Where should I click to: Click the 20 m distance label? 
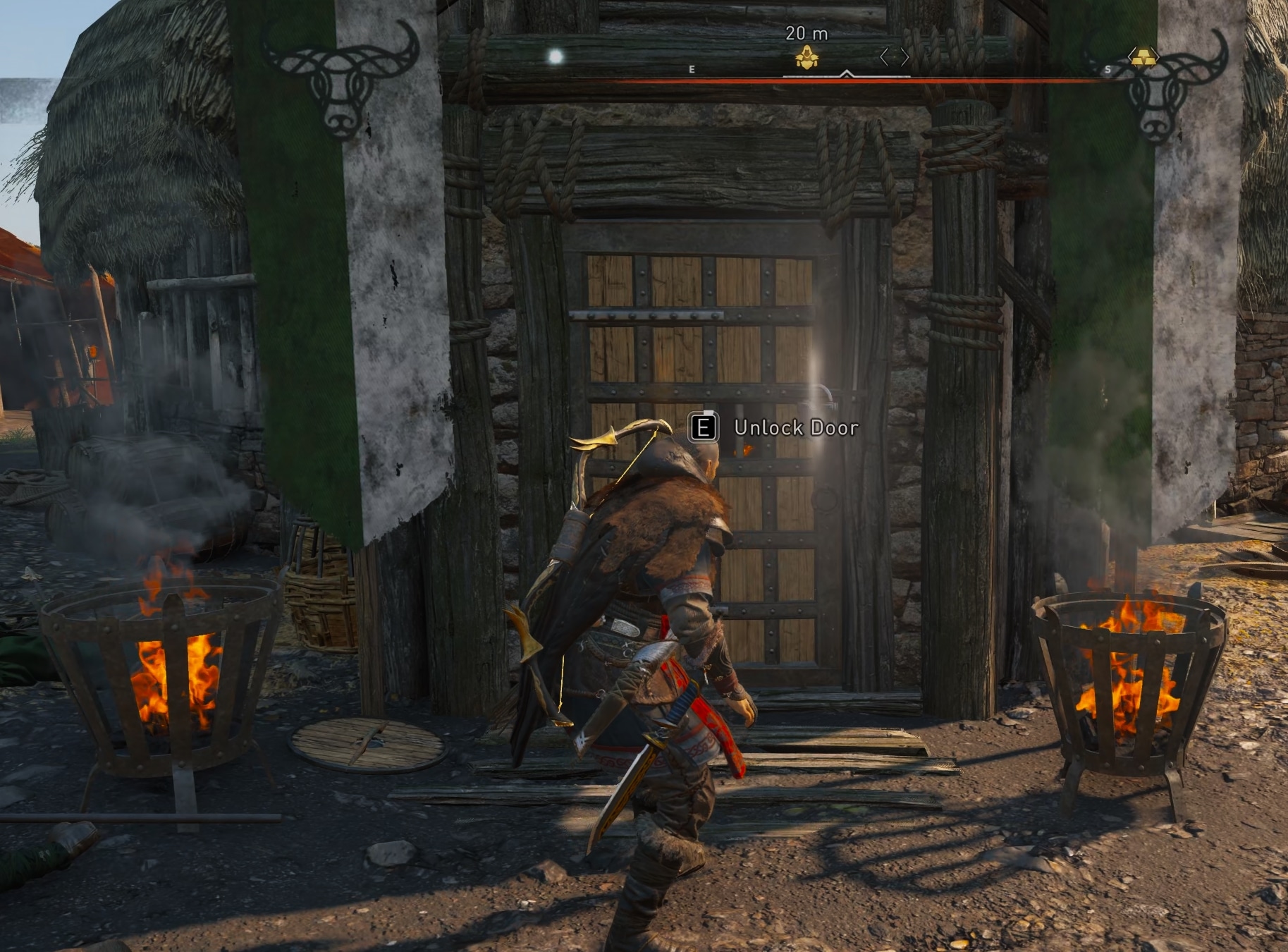(805, 33)
